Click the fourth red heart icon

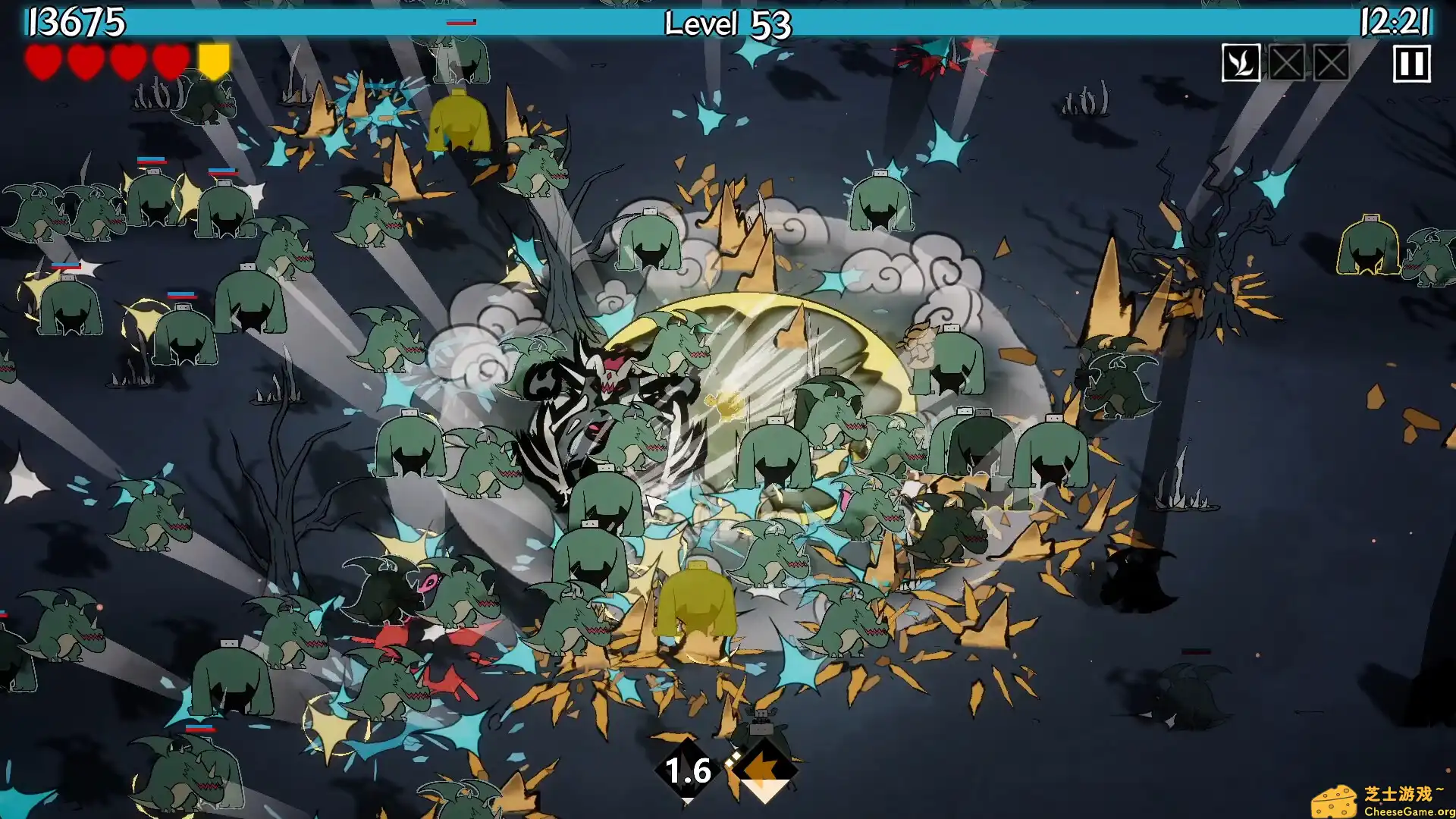coord(170,61)
